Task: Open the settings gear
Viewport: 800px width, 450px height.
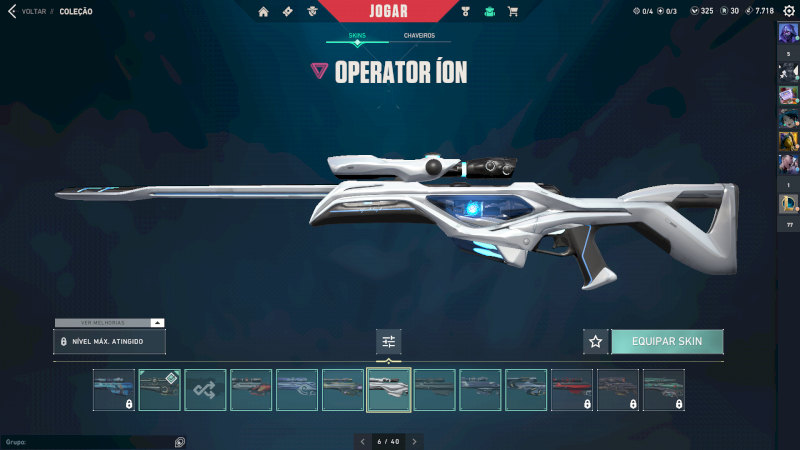Action: coord(788,11)
